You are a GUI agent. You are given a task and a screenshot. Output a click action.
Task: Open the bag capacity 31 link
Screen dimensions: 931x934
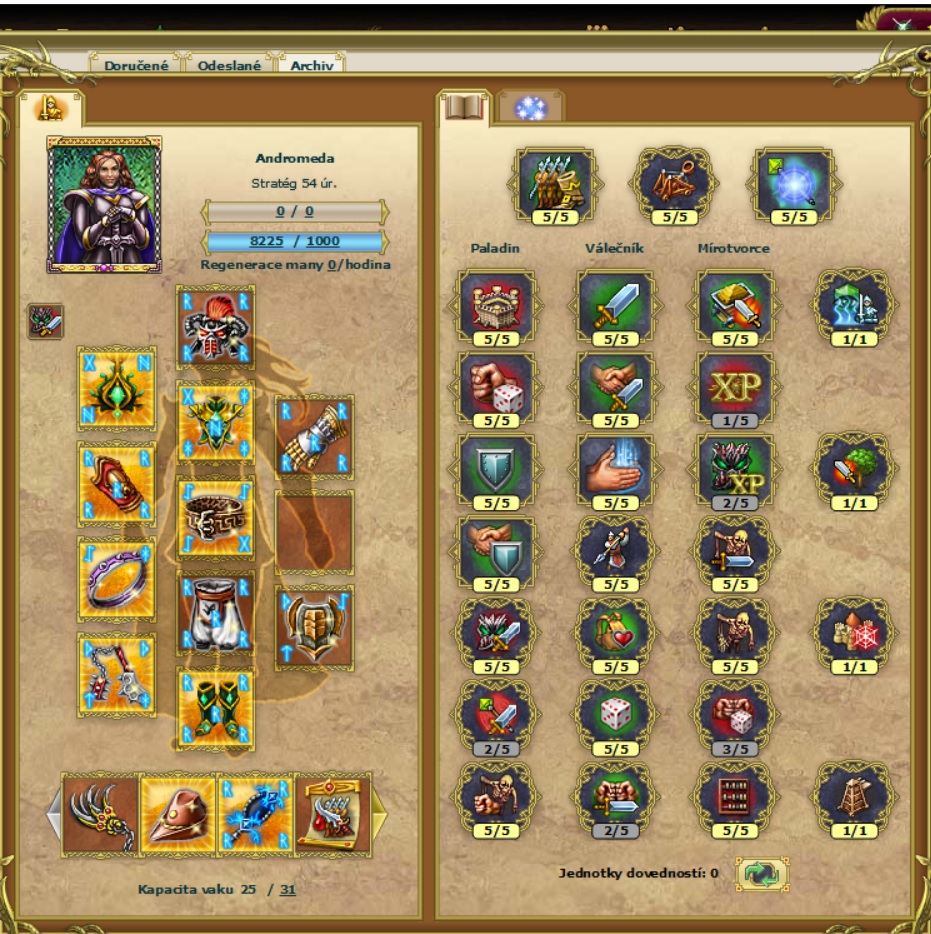(288, 889)
